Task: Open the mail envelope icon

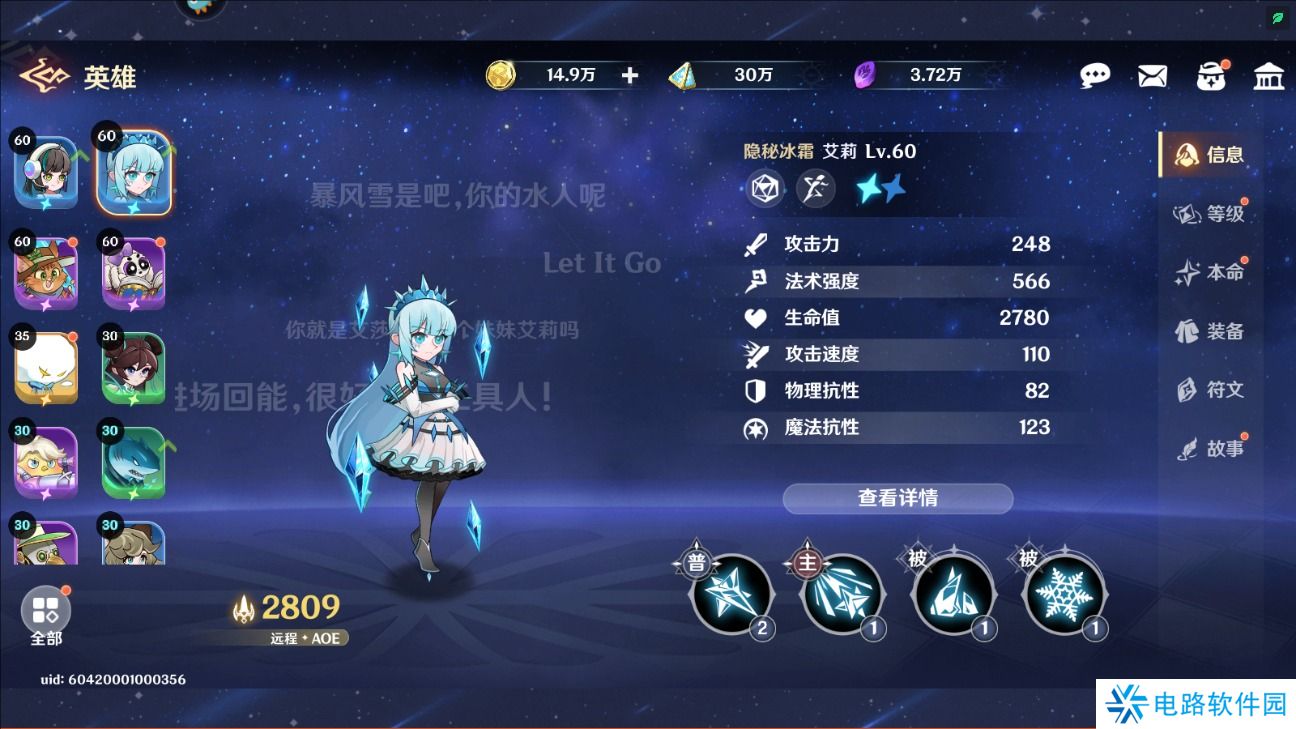Action: (1152, 74)
